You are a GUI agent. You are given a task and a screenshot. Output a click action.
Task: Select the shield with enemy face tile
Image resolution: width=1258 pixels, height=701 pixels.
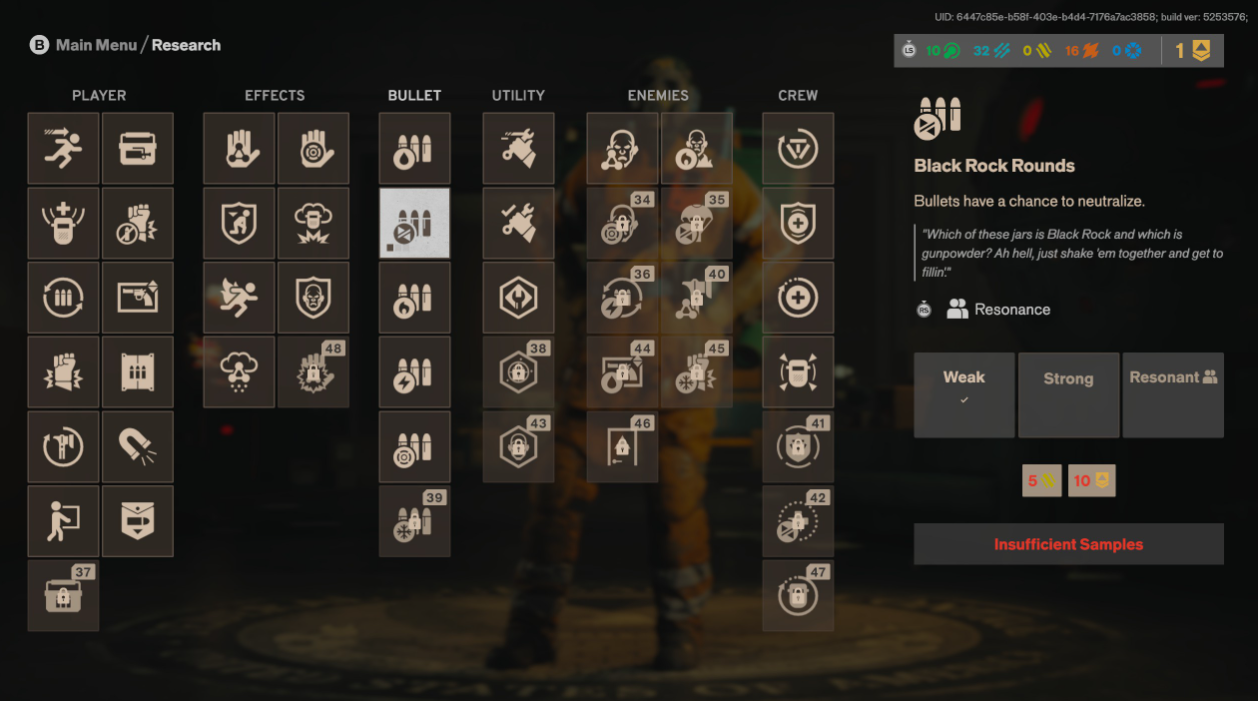313,297
